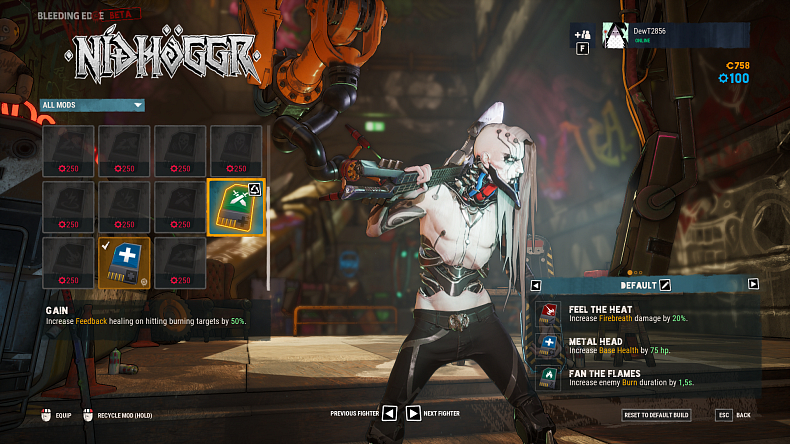
Task: Show the next build loadout
Action: [753, 284]
